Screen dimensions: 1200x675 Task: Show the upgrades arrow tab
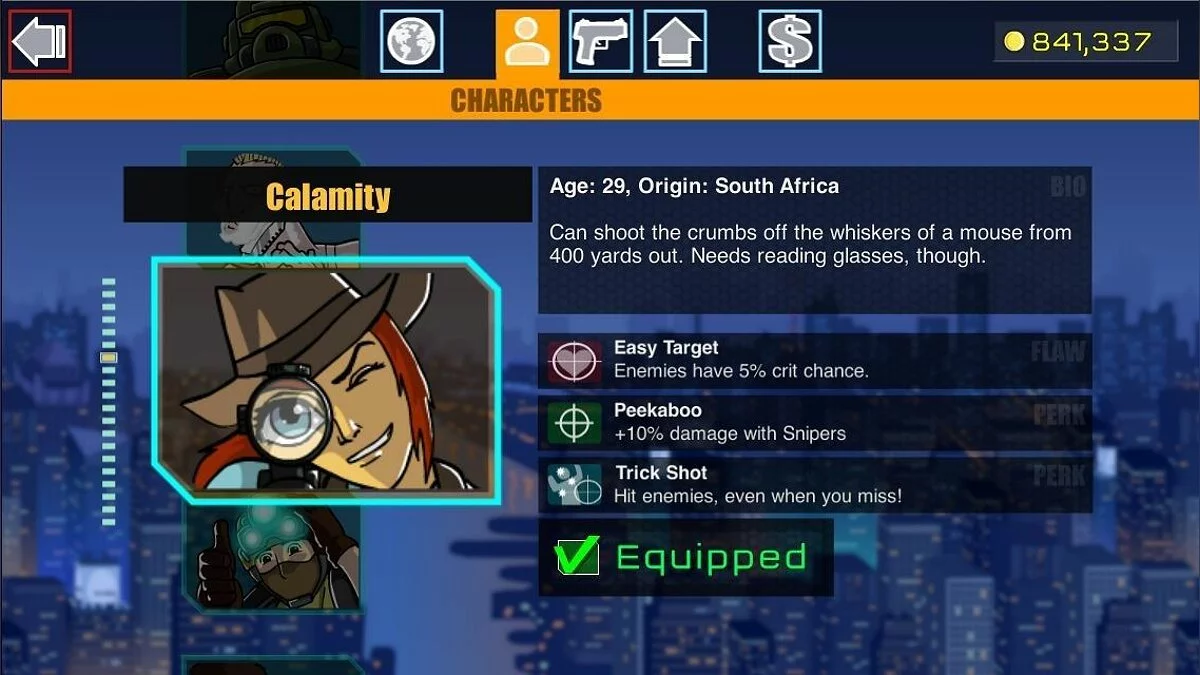675,41
